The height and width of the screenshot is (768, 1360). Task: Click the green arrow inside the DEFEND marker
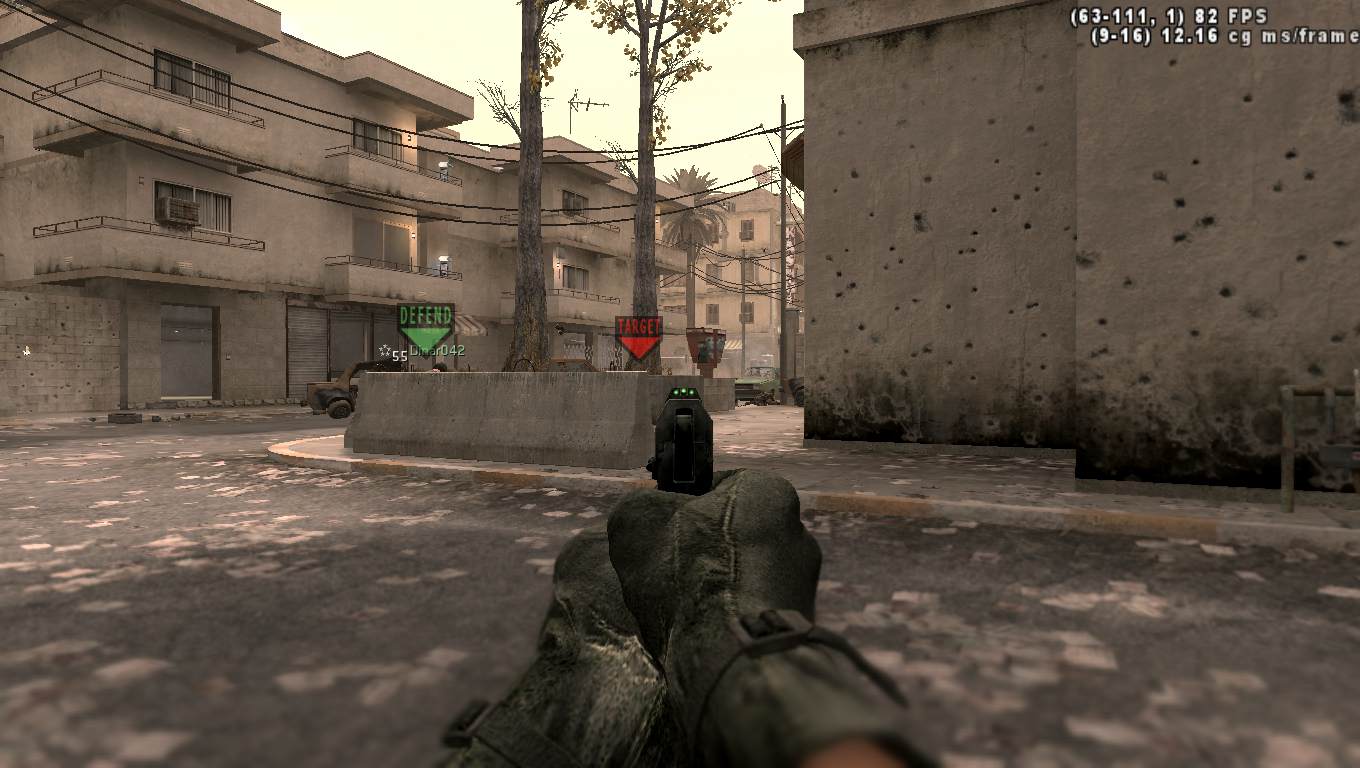tap(425, 333)
